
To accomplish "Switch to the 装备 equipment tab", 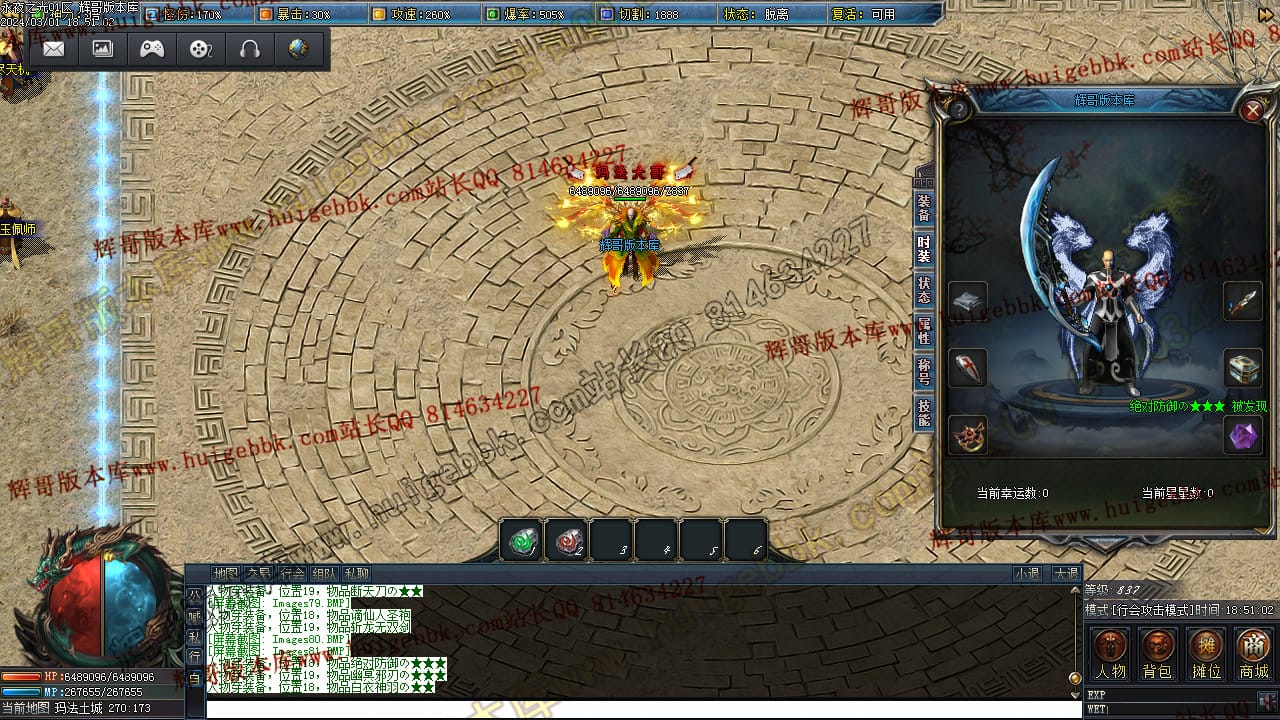I will pos(924,207).
